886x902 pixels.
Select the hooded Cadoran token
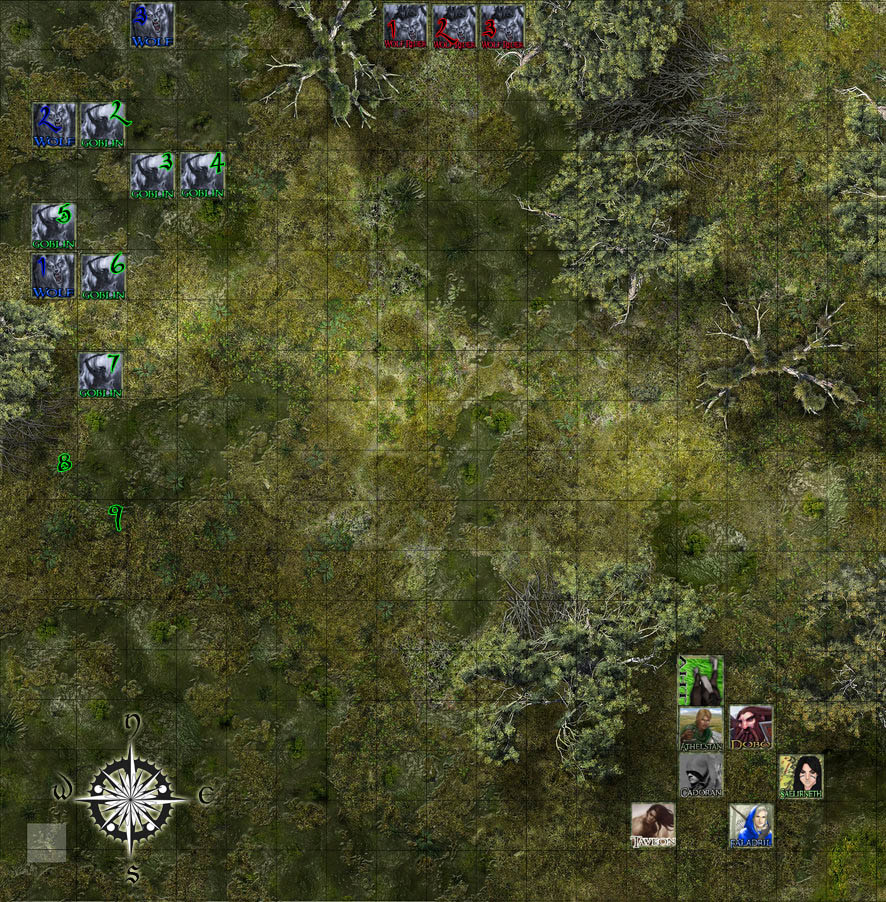click(x=700, y=775)
